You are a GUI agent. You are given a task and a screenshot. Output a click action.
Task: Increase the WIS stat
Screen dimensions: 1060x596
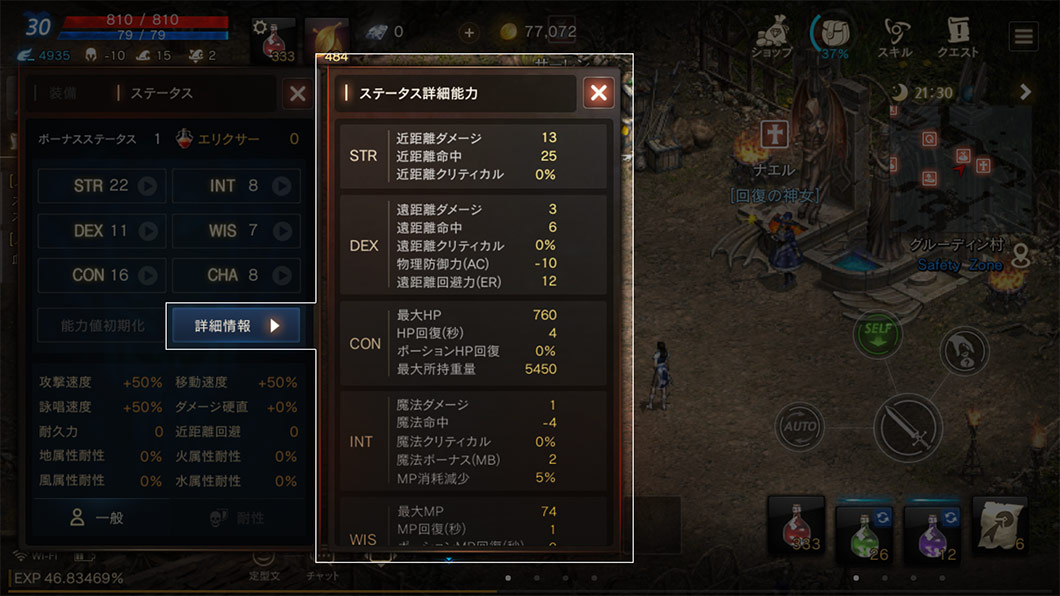(x=282, y=231)
